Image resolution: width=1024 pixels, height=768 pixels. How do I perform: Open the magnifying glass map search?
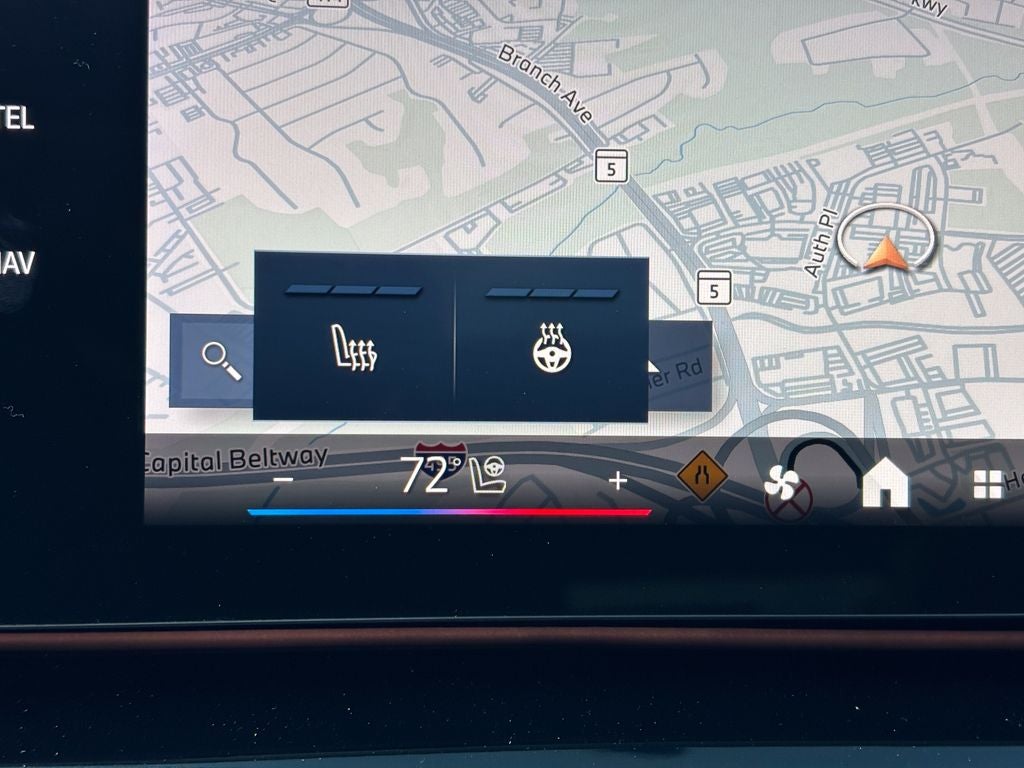tap(220, 360)
